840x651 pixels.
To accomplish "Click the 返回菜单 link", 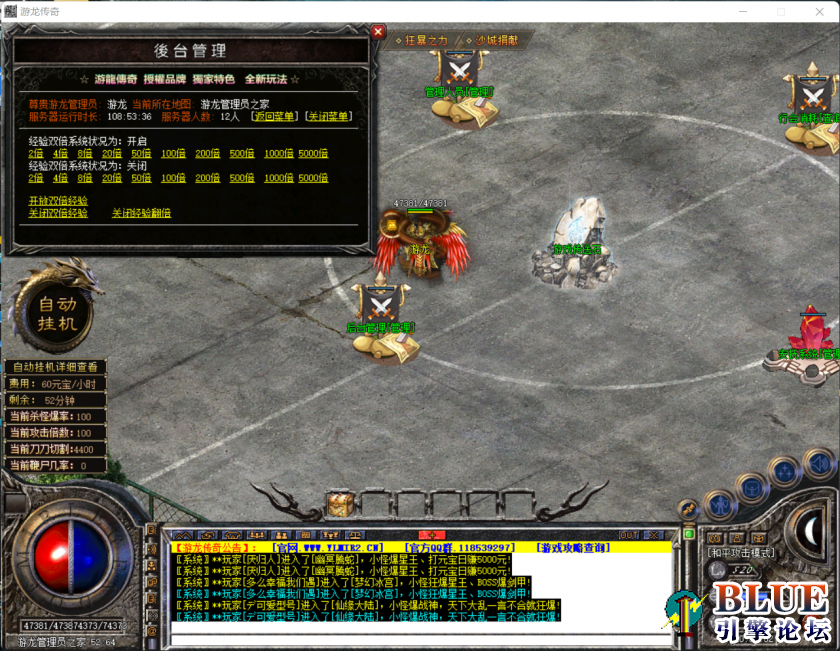I will coord(275,117).
